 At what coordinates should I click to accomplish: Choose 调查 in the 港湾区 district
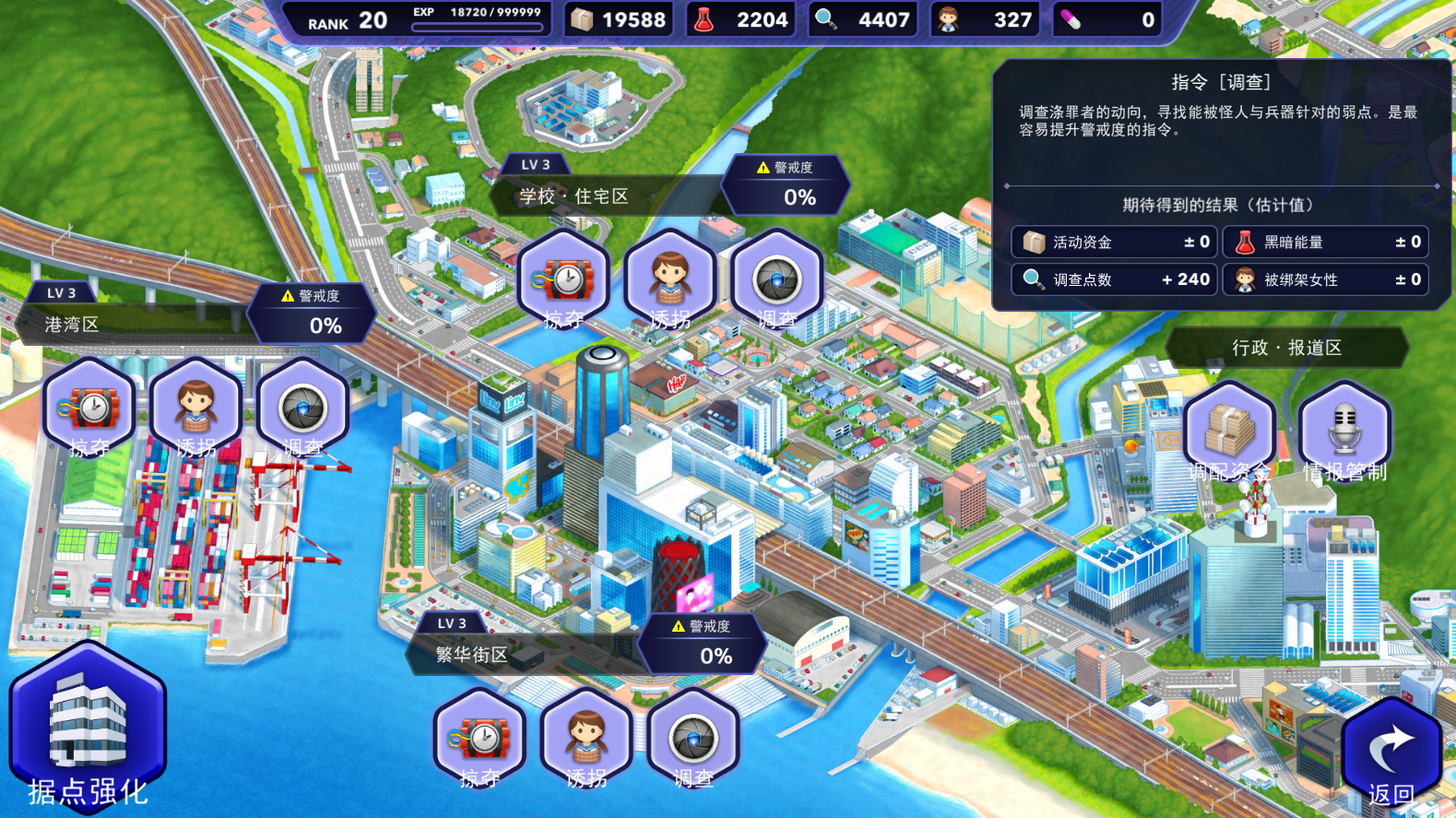pyautogui.click(x=302, y=409)
